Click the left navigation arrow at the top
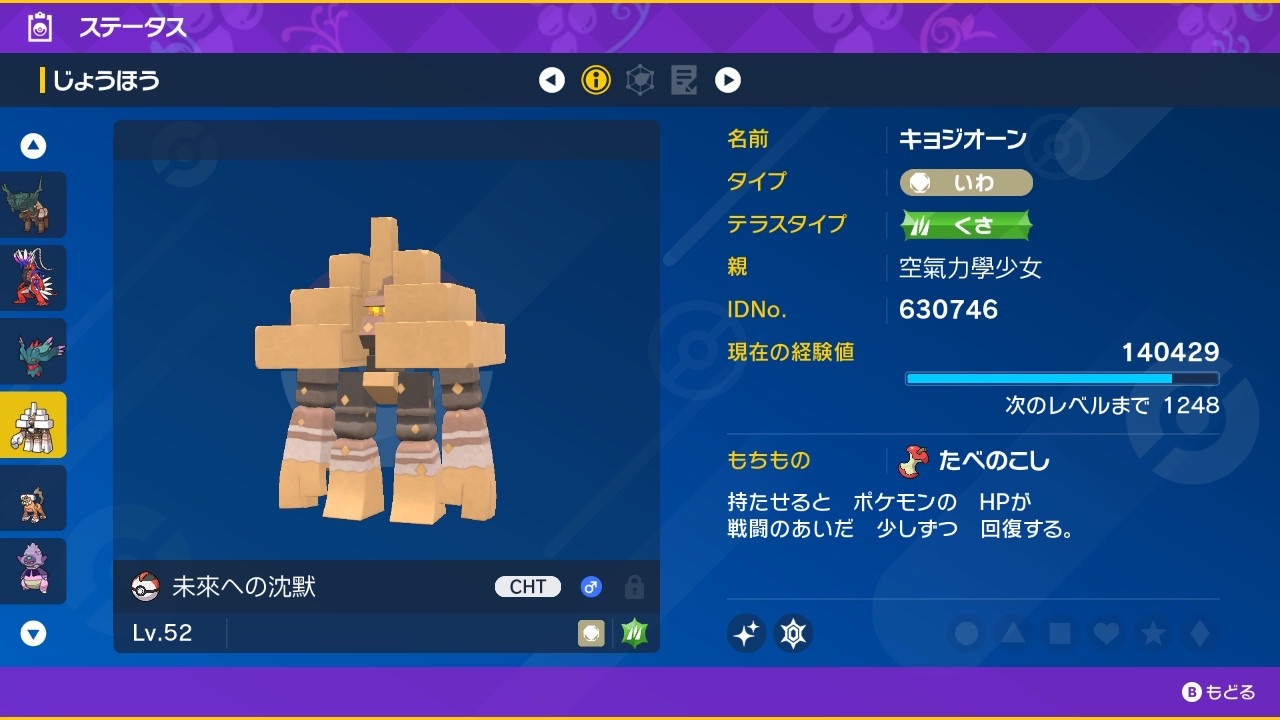This screenshot has height=720, width=1280. (551, 79)
